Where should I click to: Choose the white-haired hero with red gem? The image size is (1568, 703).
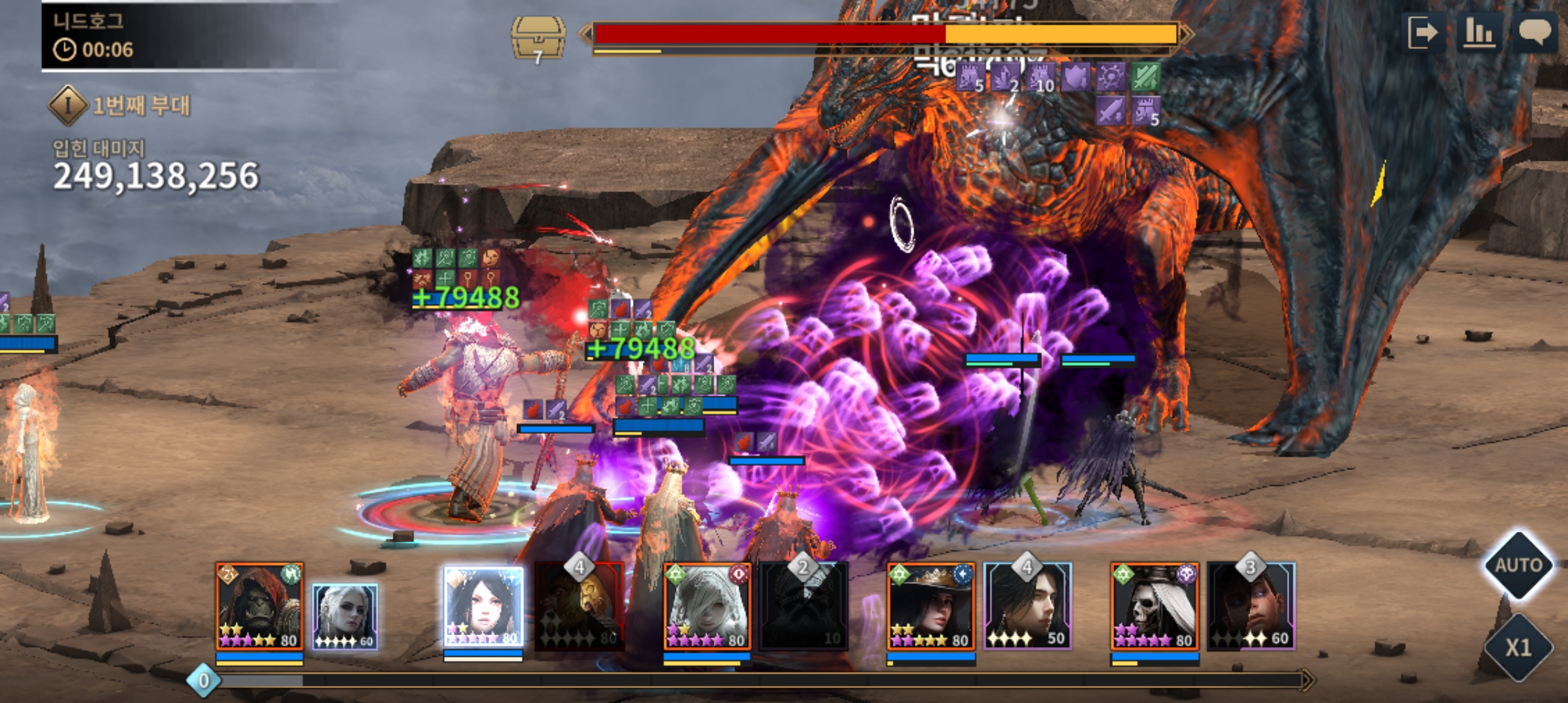coord(707,607)
